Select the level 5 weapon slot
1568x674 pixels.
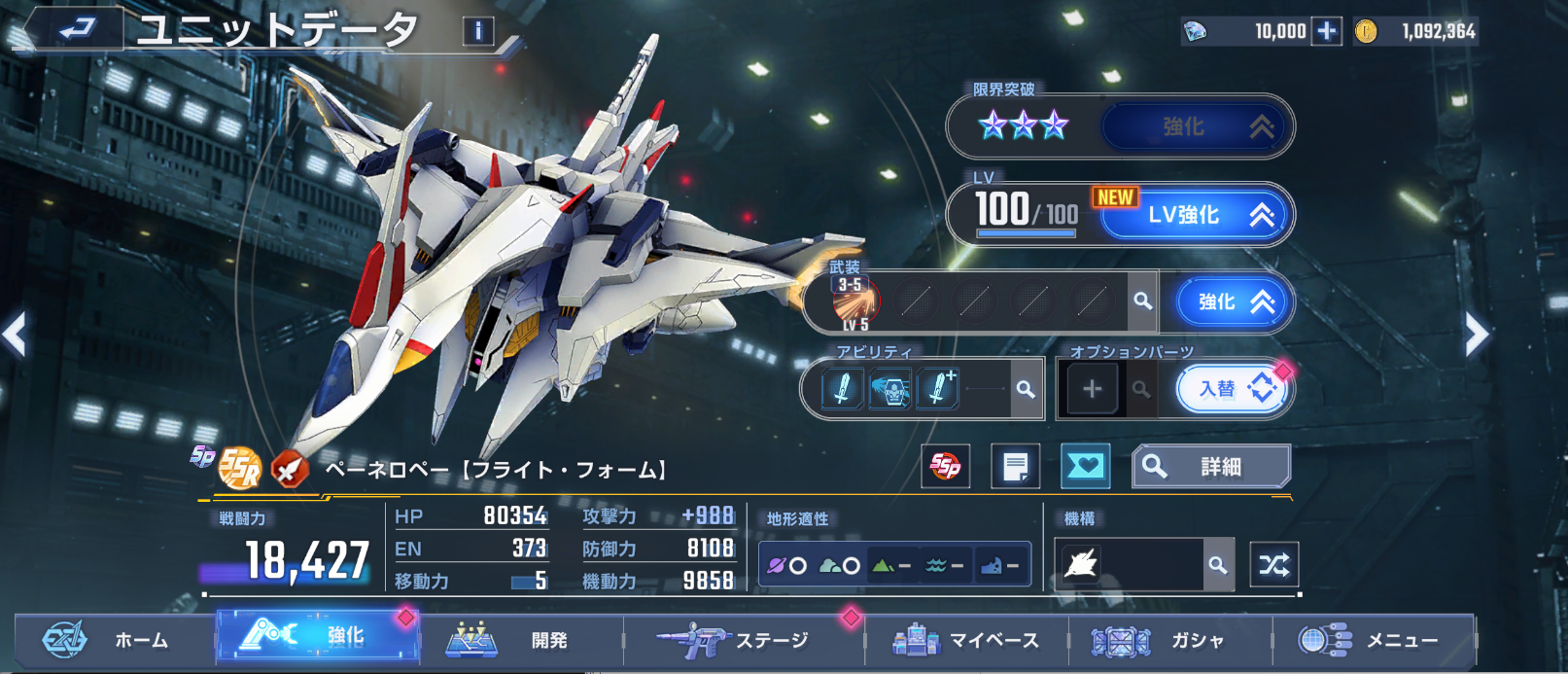click(854, 302)
